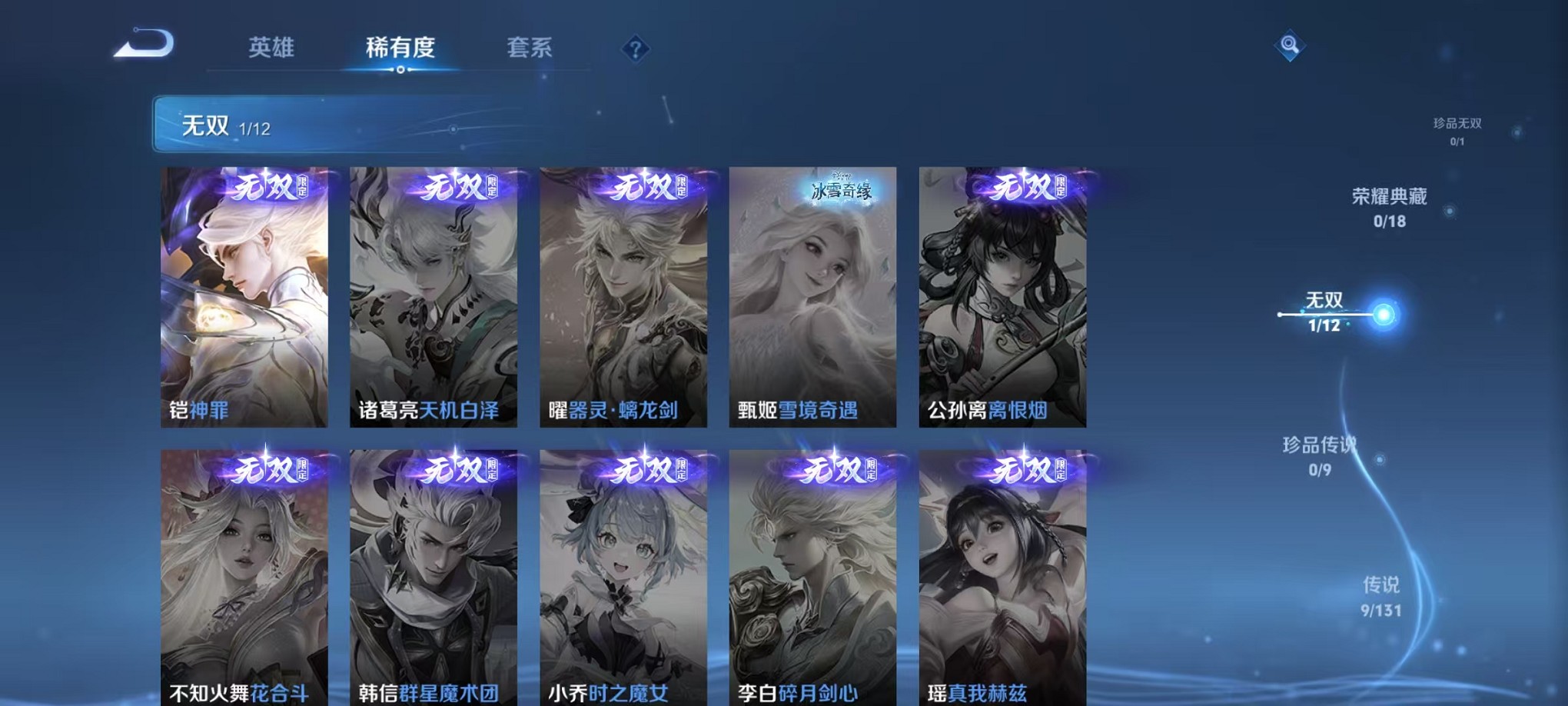Click the back arrow in the top-left corner
This screenshot has width=1568, height=706.
point(142,46)
